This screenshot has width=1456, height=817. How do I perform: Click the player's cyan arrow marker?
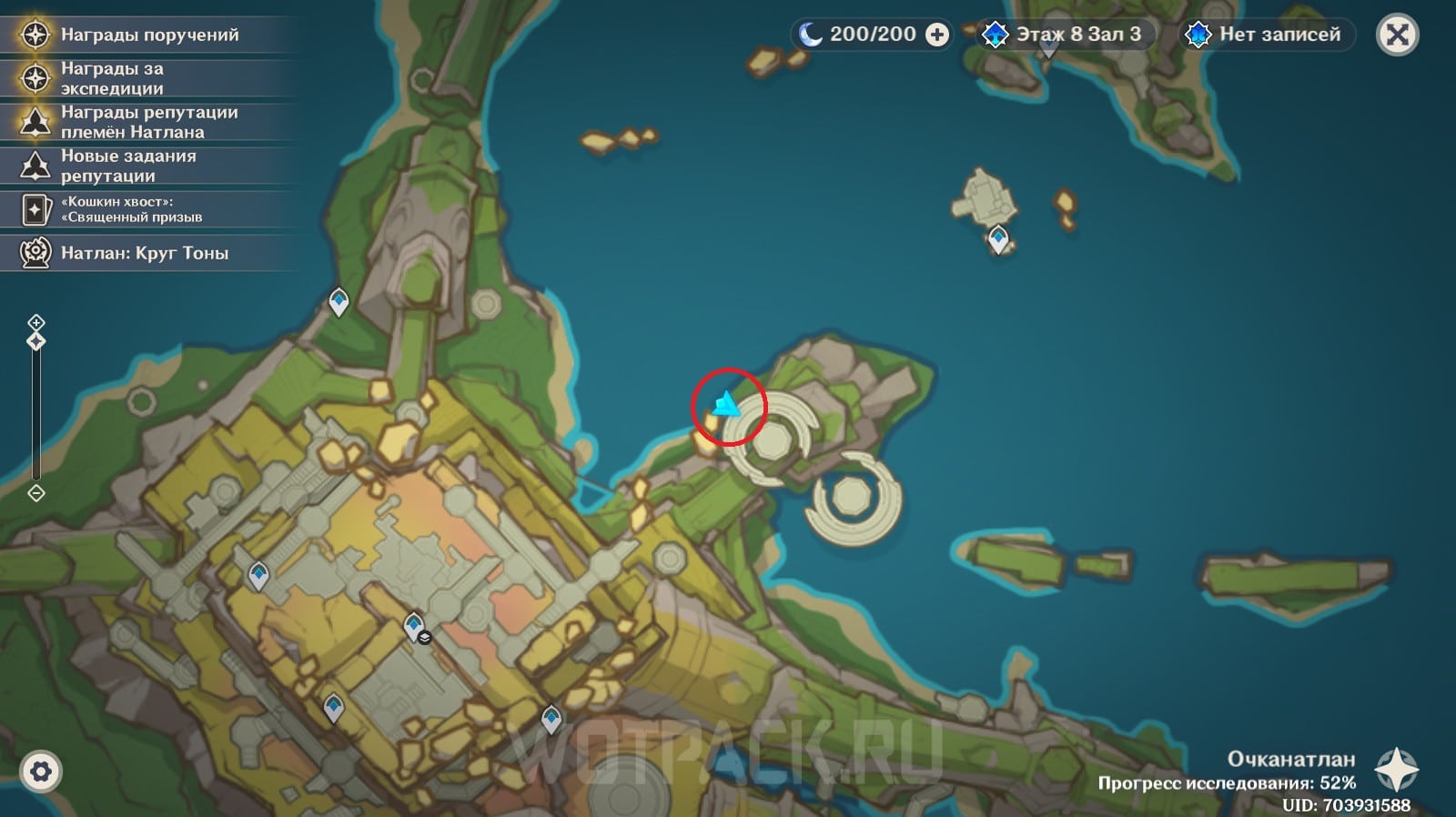click(726, 404)
